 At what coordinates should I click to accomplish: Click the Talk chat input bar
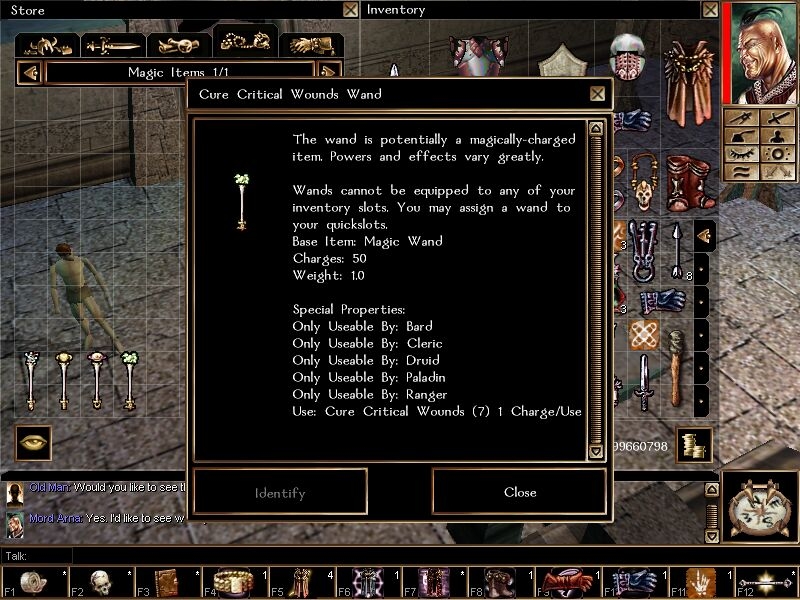400,555
